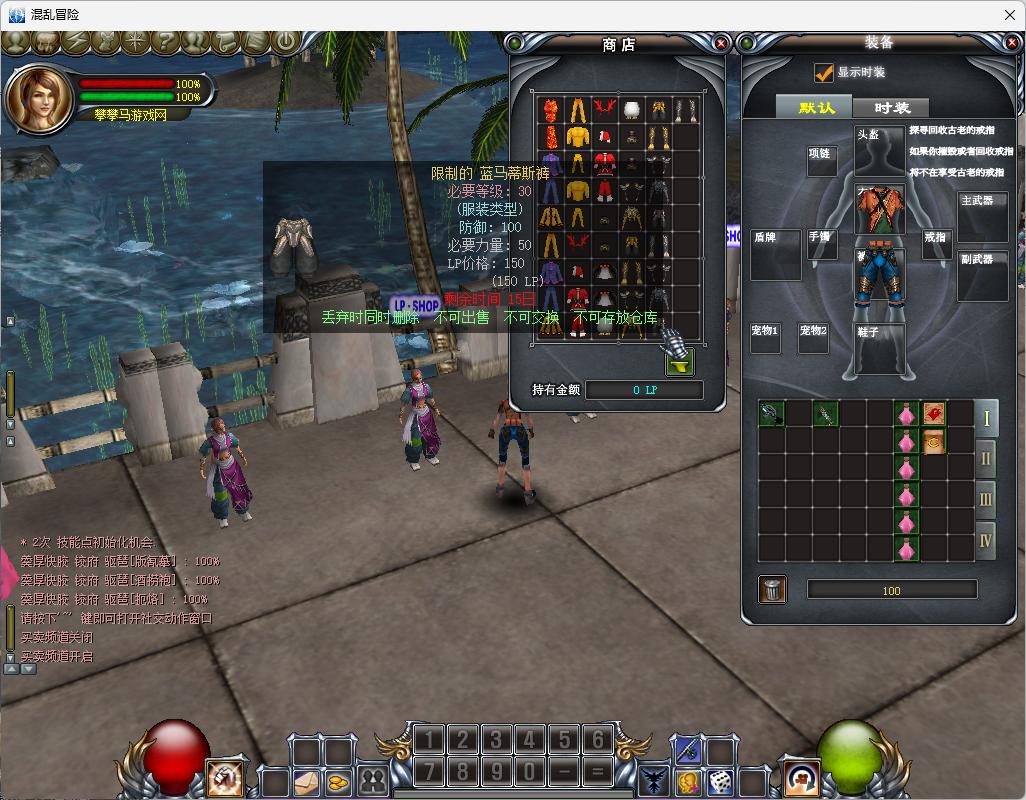Click the trash can delete button
The image size is (1026, 800).
click(x=772, y=589)
